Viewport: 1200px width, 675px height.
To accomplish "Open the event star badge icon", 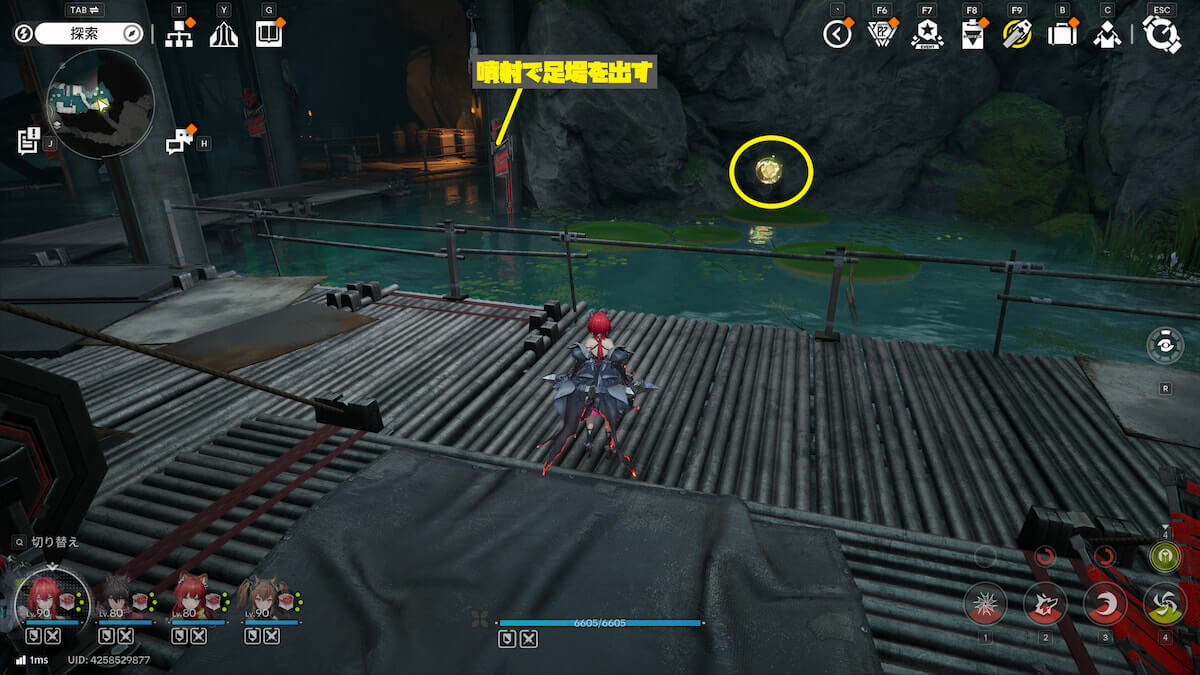I will coord(927,34).
